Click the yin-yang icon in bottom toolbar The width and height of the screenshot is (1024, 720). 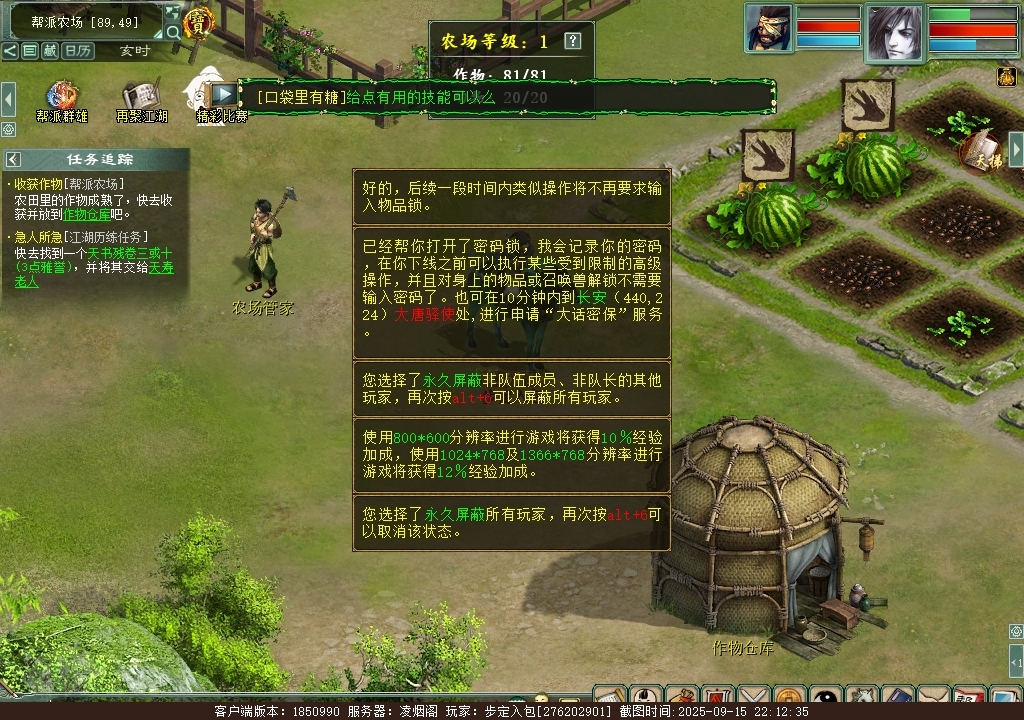pos(825,698)
